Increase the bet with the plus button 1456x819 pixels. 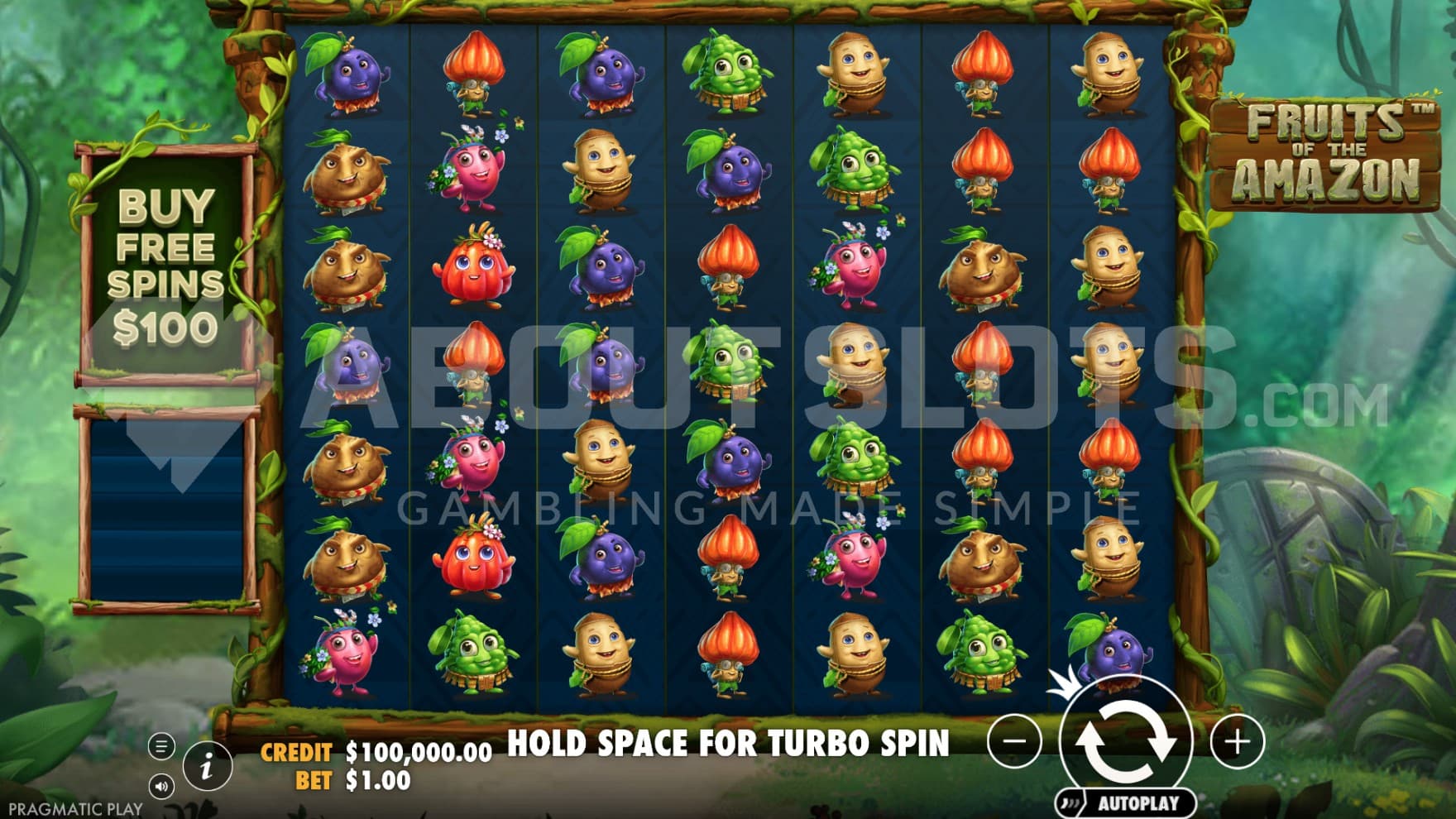coord(1237,741)
